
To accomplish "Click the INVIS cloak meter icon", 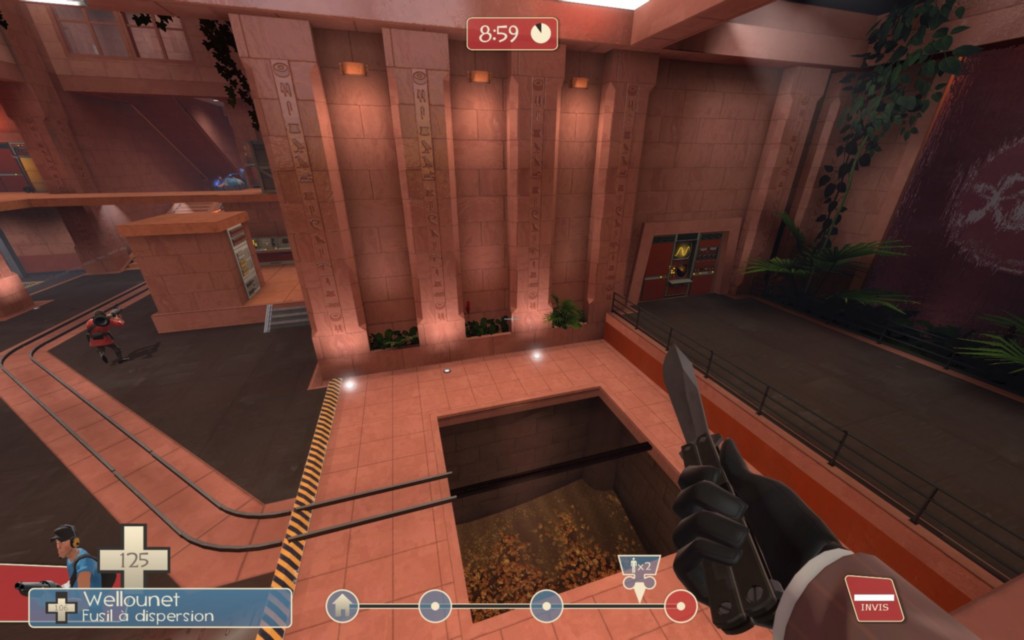I will pos(874,598).
